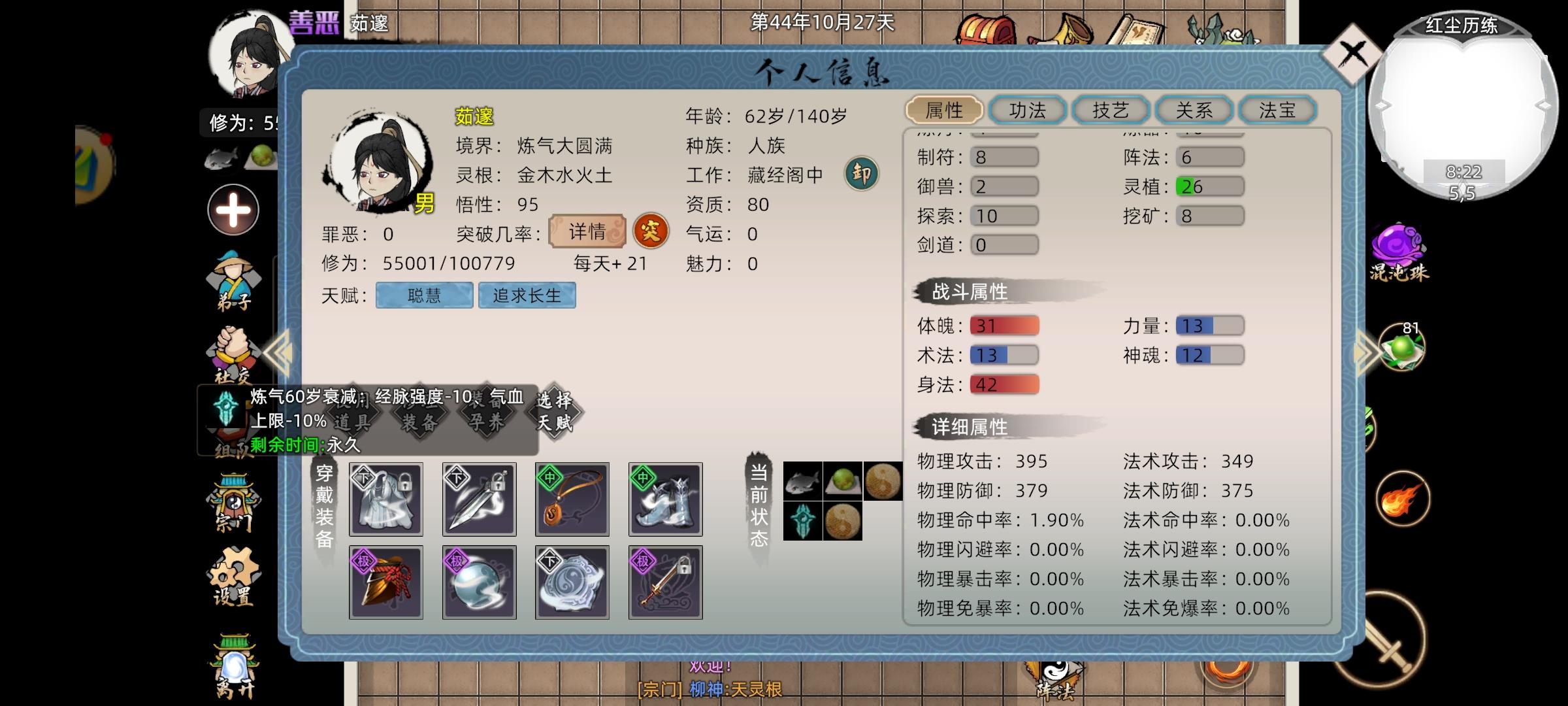Screen dimensions: 1568x706
Task: Switch to the 功法 tab
Action: click(x=1026, y=110)
